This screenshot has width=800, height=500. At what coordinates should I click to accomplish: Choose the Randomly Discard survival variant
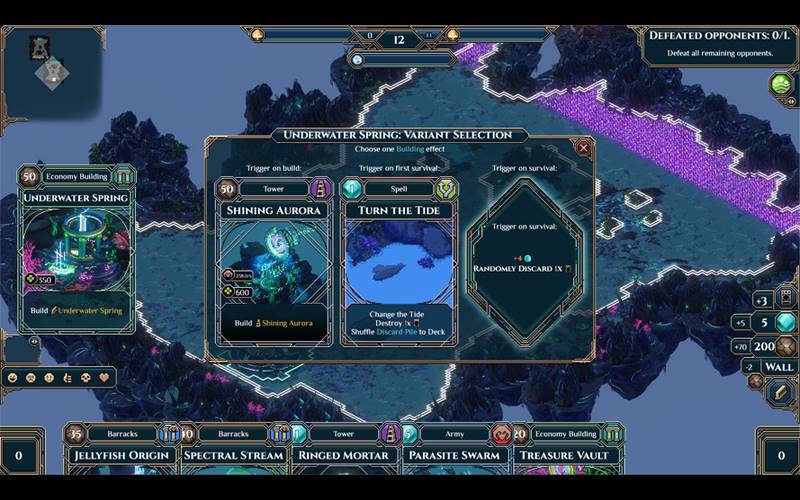point(525,262)
